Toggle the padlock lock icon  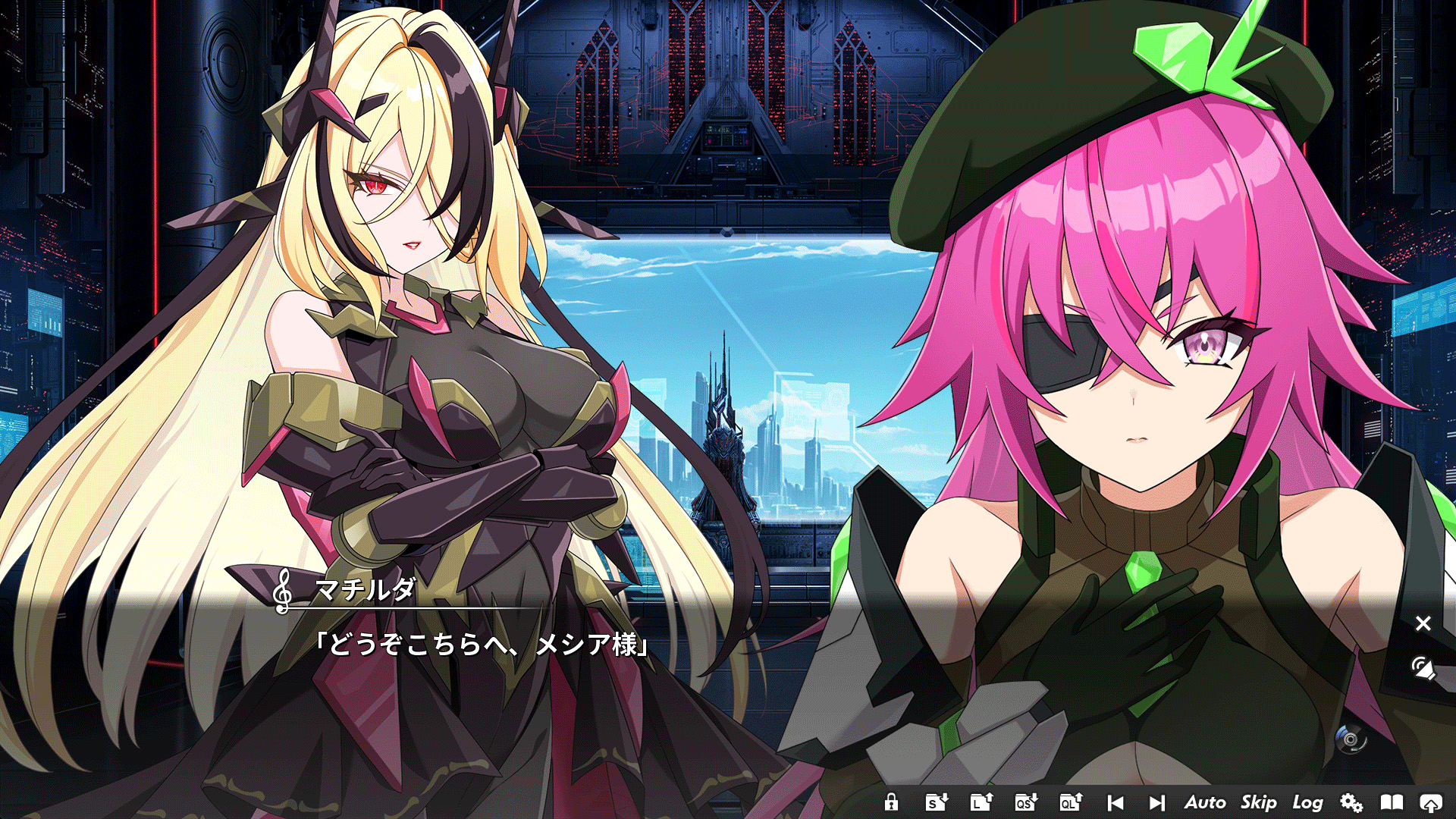892,802
